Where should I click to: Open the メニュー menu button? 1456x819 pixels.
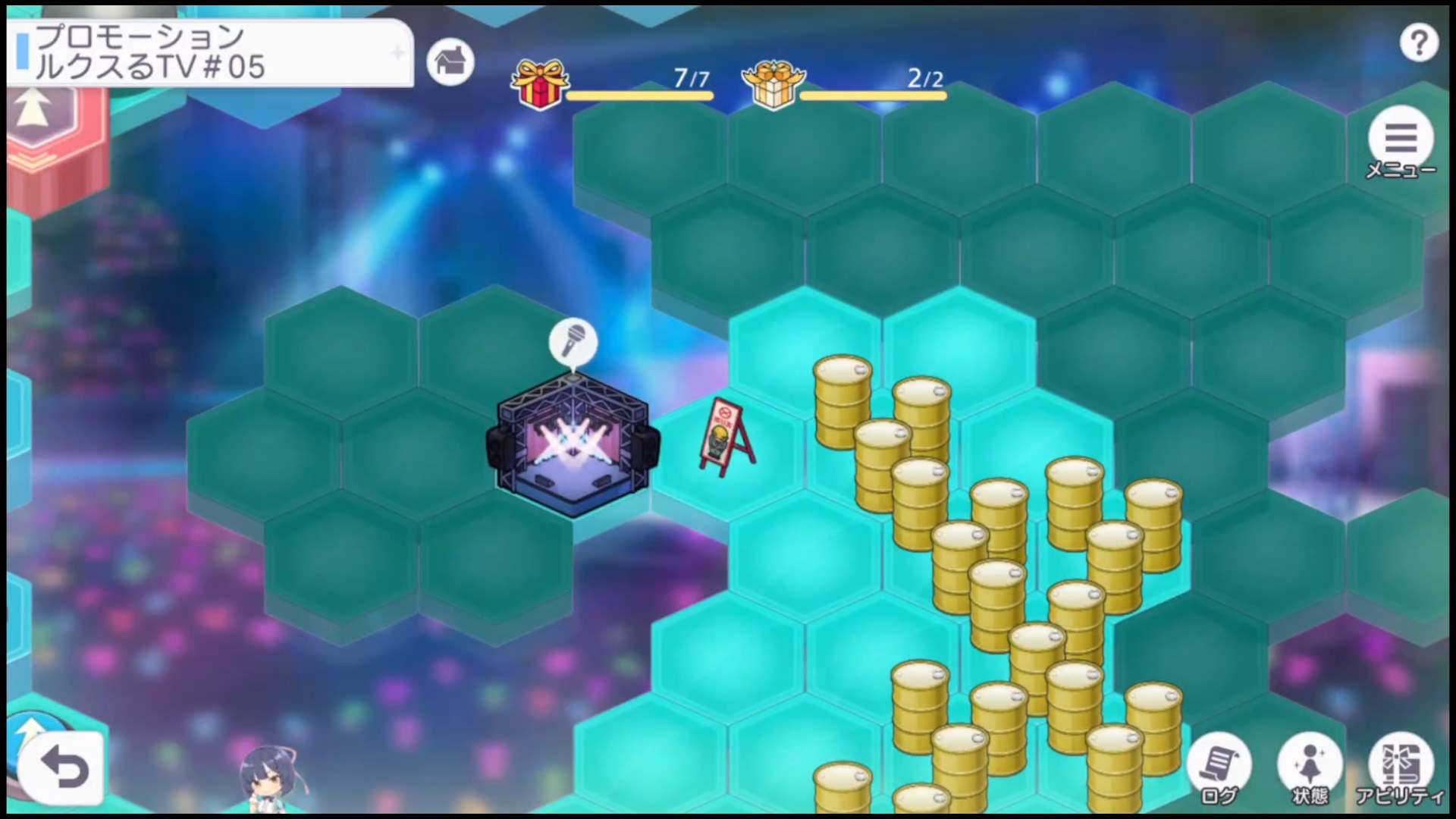coord(1401,140)
